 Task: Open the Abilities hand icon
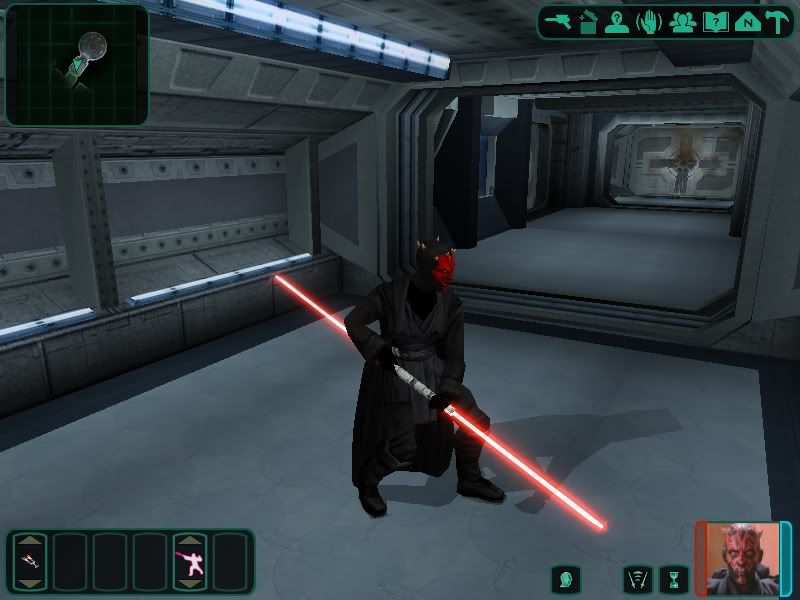click(650, 22)
